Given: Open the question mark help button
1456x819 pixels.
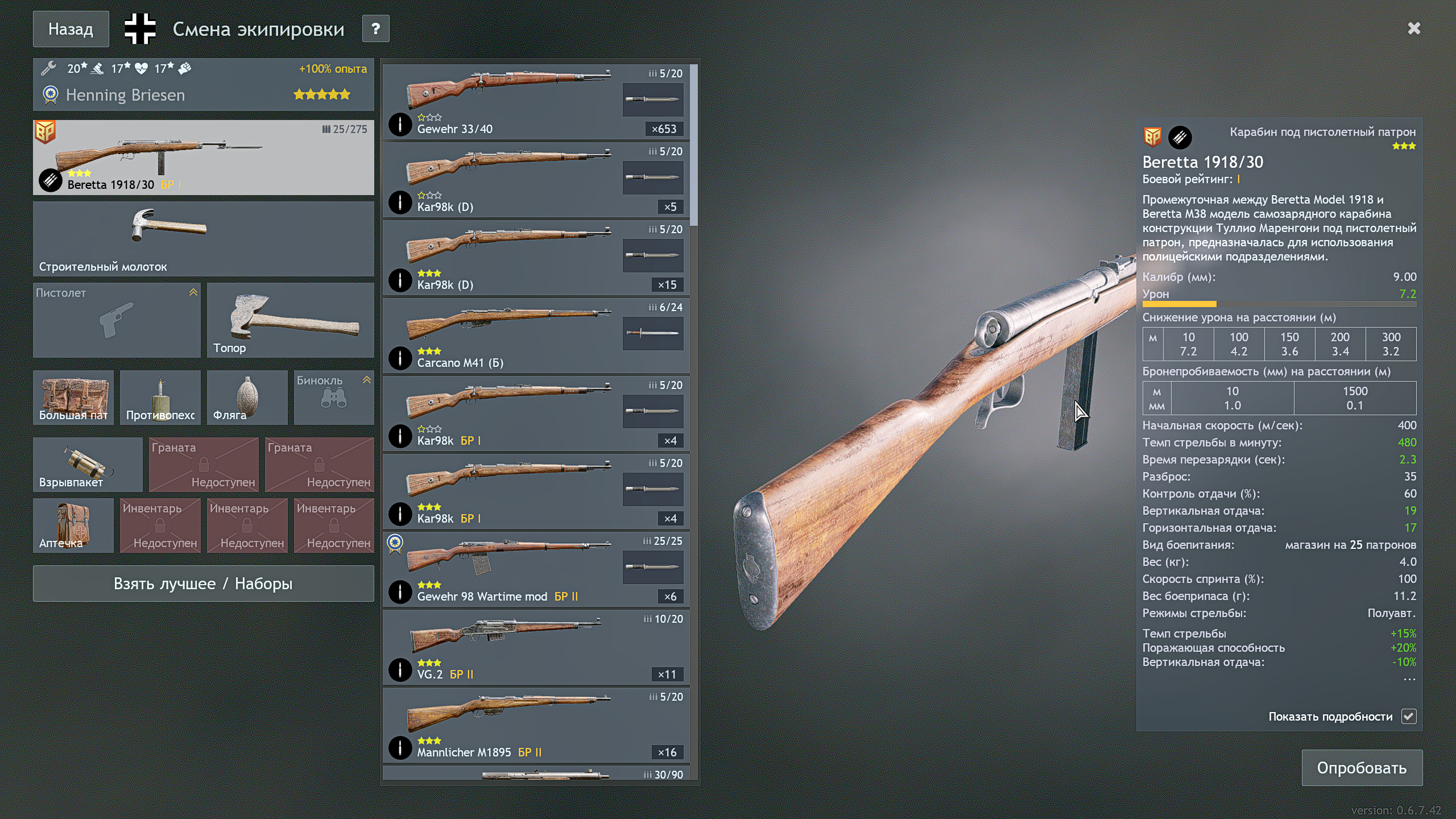Looking at the screenshot, I should pyautogui.click(x=375, y=29).
